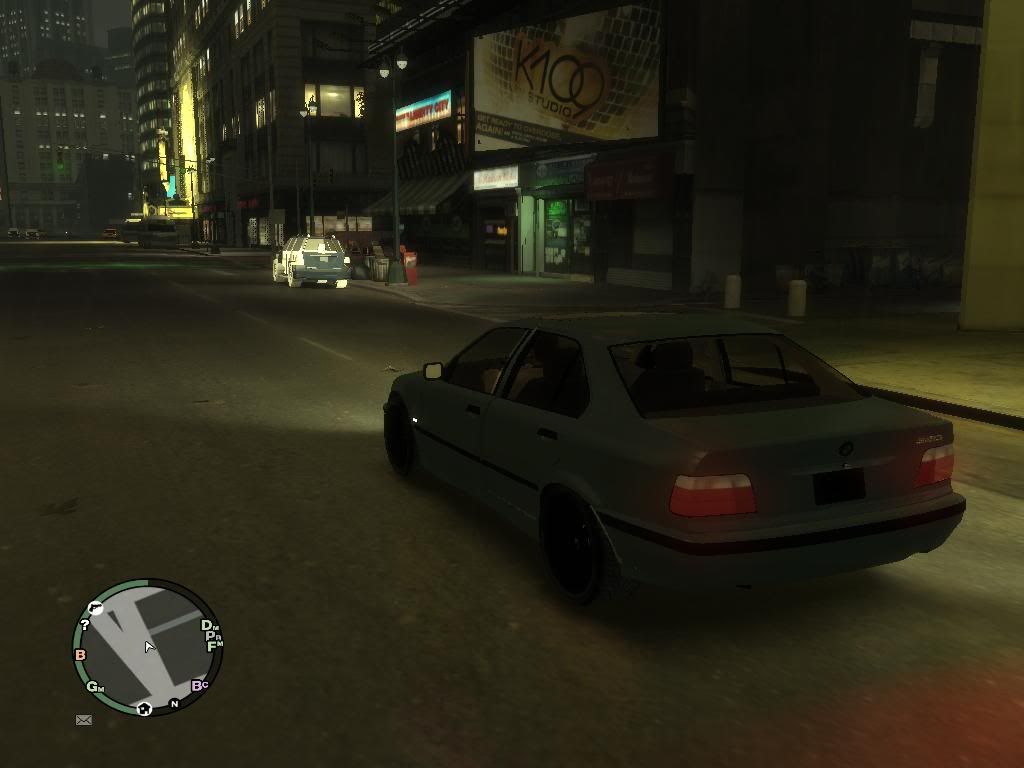The width and height of the screenshot is (1024, 768).
Task: Open the envelope message icon
Action: click(84, 719)
